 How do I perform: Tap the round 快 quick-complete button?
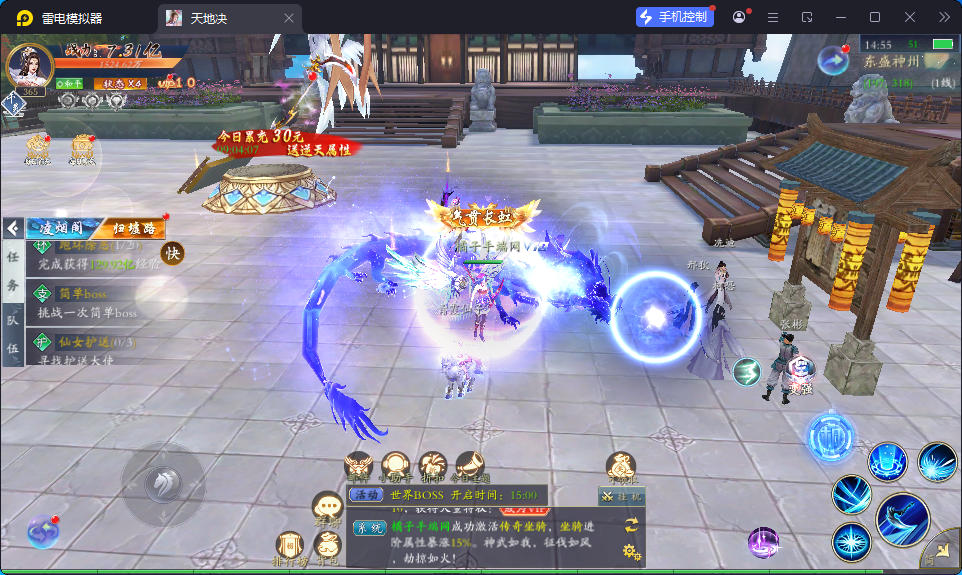172,254
